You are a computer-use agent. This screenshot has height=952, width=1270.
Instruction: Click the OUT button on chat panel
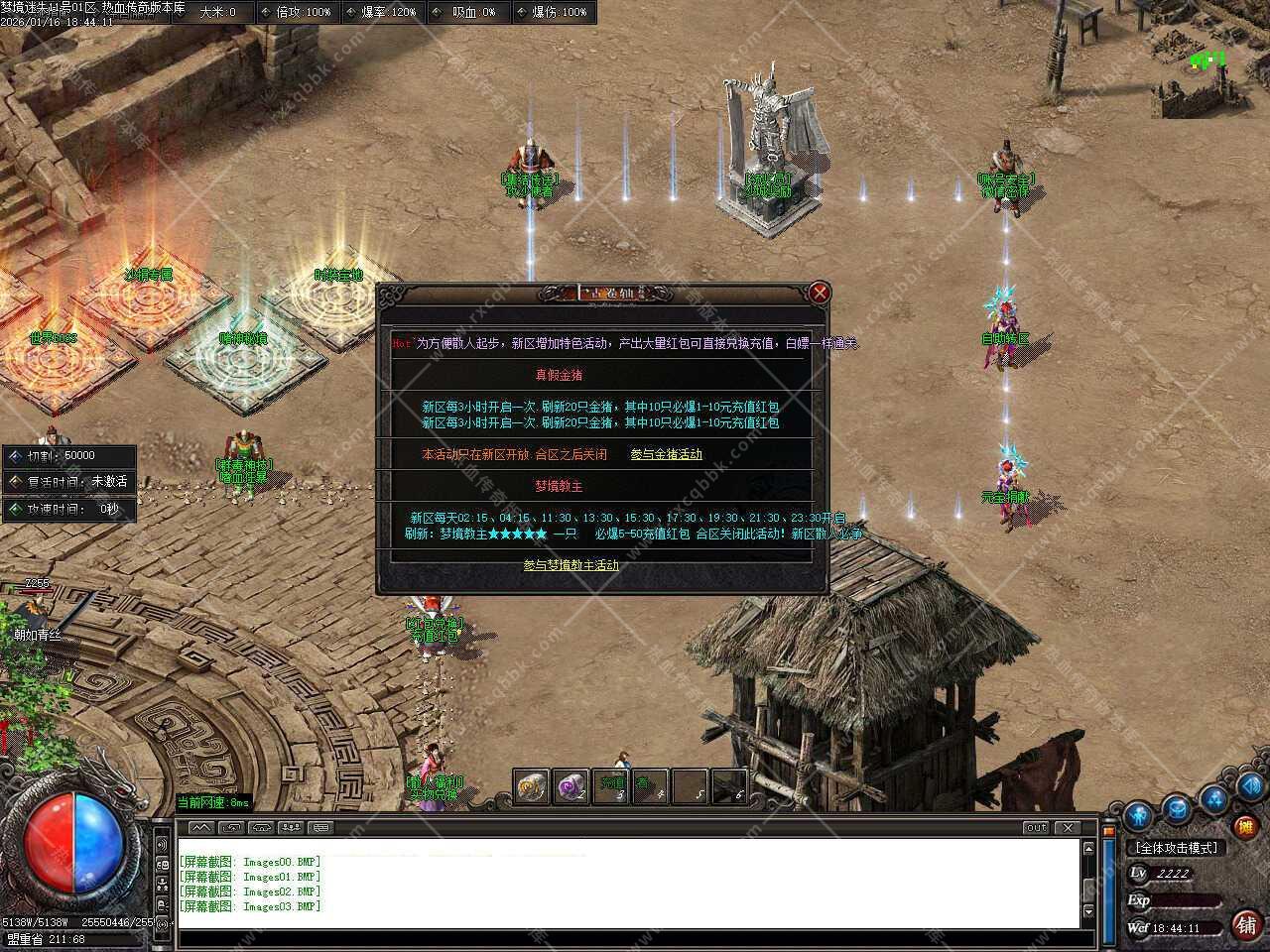1036,827
